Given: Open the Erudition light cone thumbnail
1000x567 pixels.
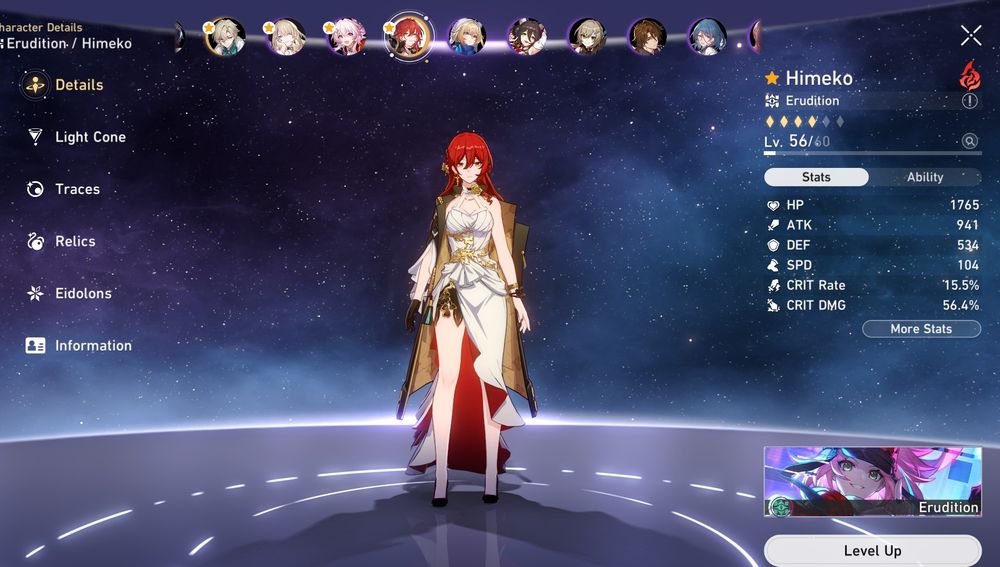Looking at the screenshot, I should (x=872, y=481).
